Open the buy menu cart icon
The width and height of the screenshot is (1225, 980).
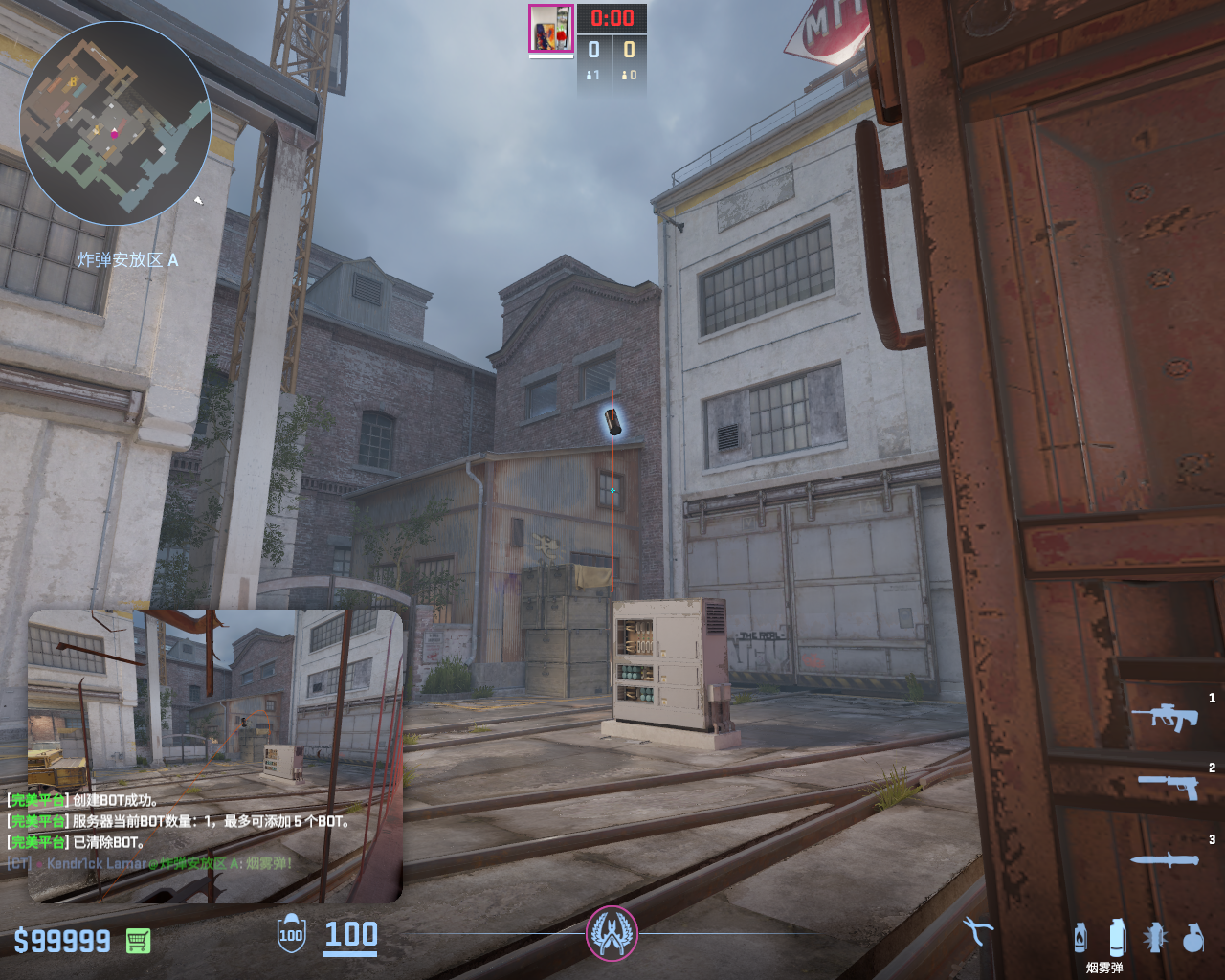(x=139, y=941)
